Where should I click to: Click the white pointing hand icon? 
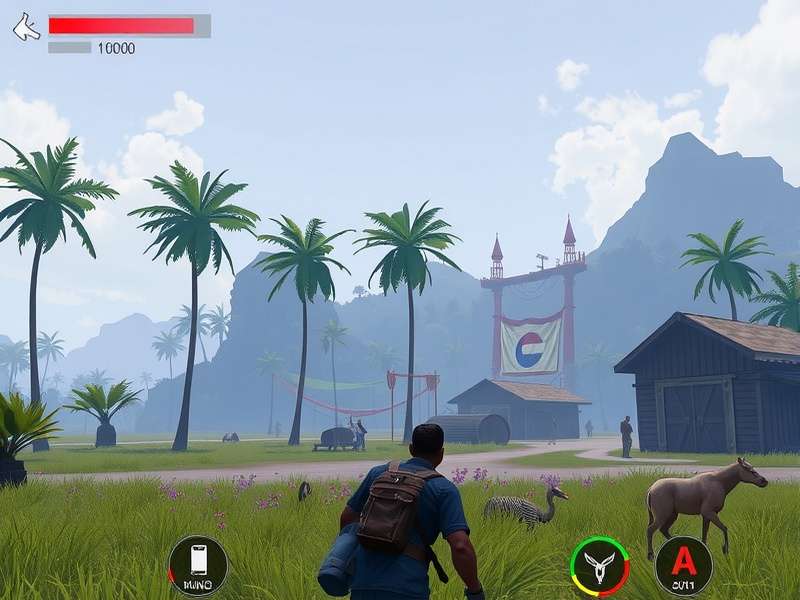(x=26, y=27)
